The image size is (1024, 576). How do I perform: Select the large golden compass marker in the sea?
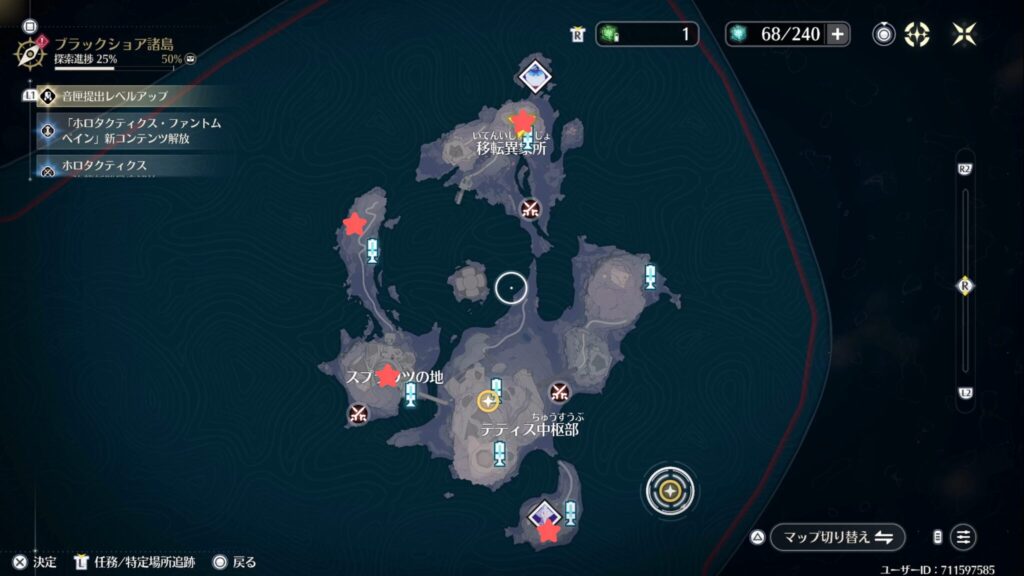coord(670,491)
